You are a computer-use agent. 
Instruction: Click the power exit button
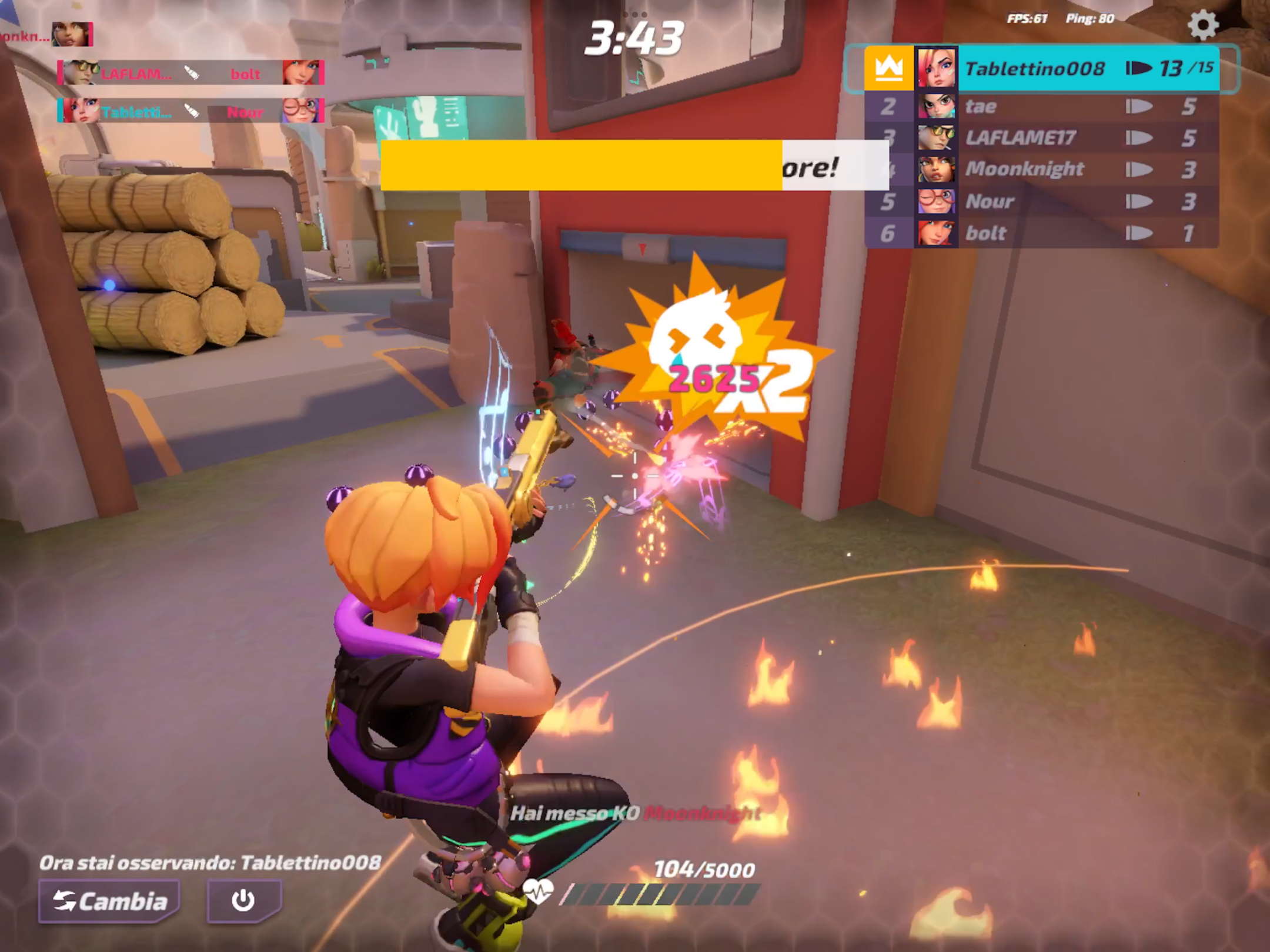(x=243, y=900)
